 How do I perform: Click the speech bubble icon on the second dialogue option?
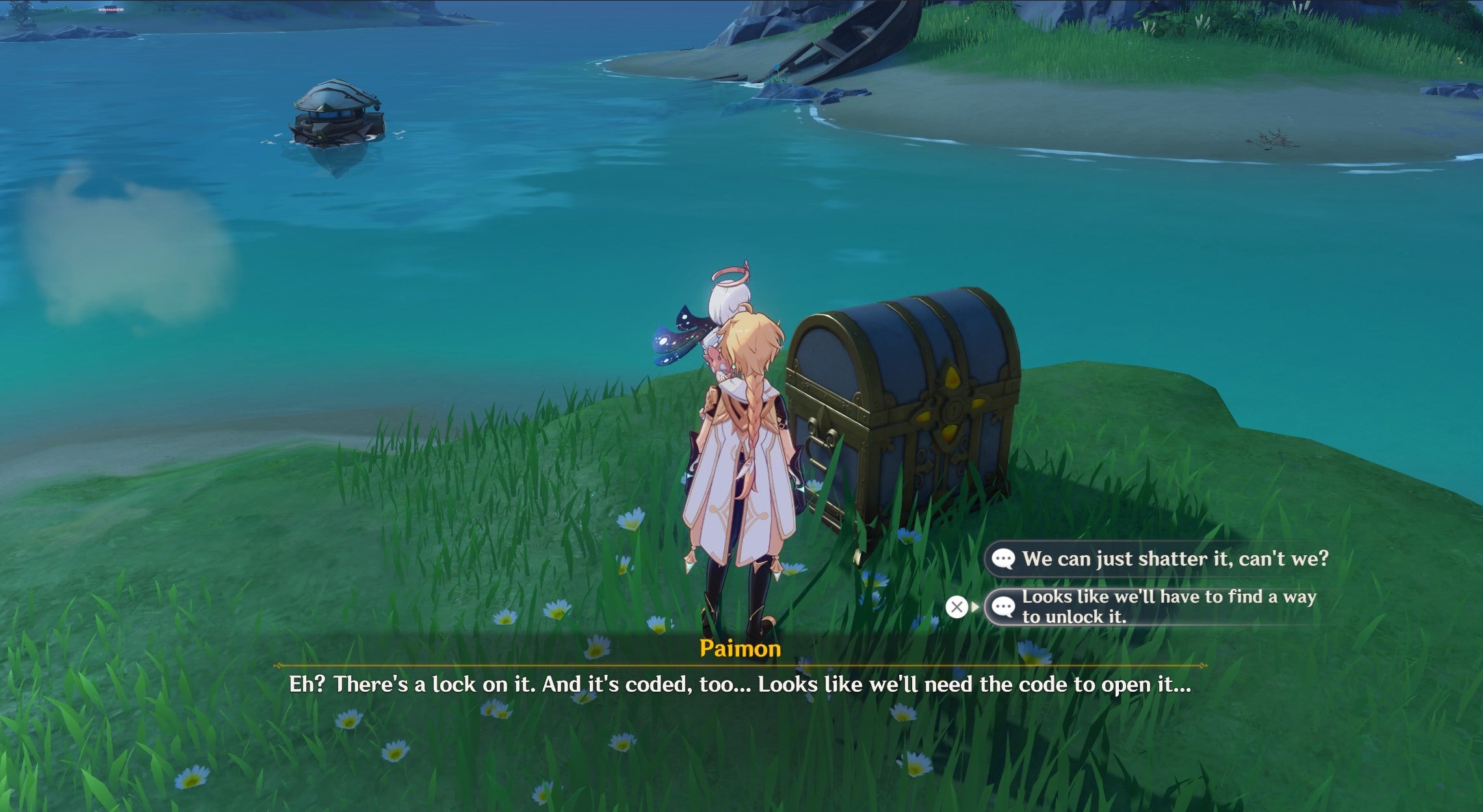point(1006,608)
